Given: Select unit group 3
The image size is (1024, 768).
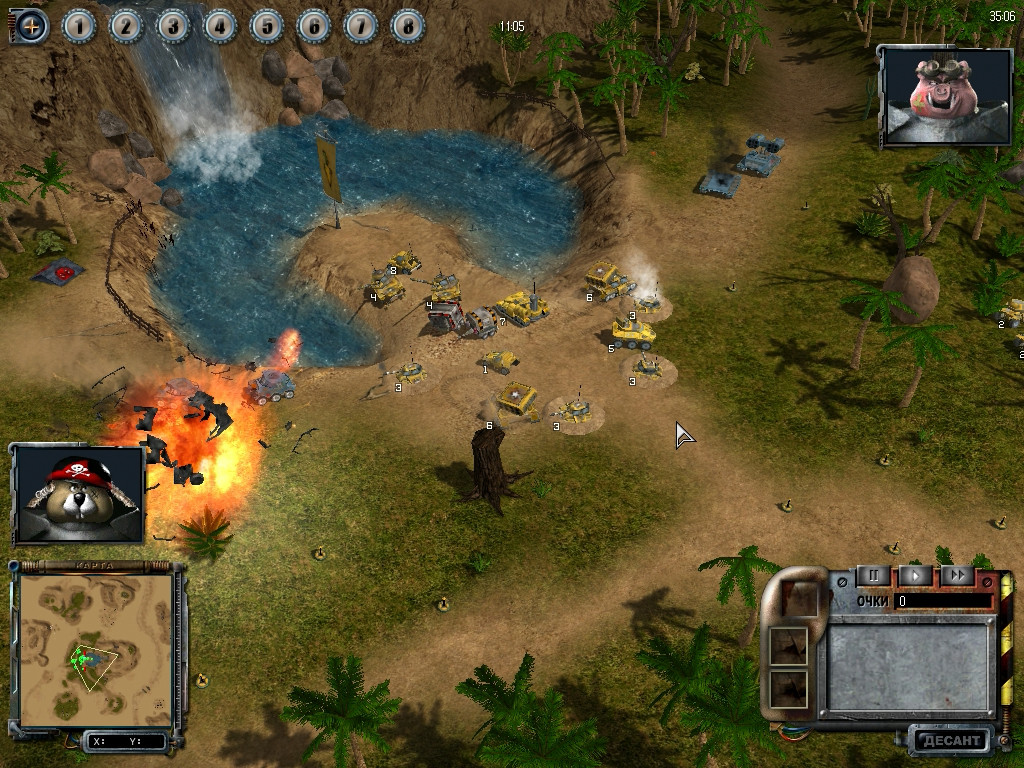Looking at the screenshot, I should (173, 26).
